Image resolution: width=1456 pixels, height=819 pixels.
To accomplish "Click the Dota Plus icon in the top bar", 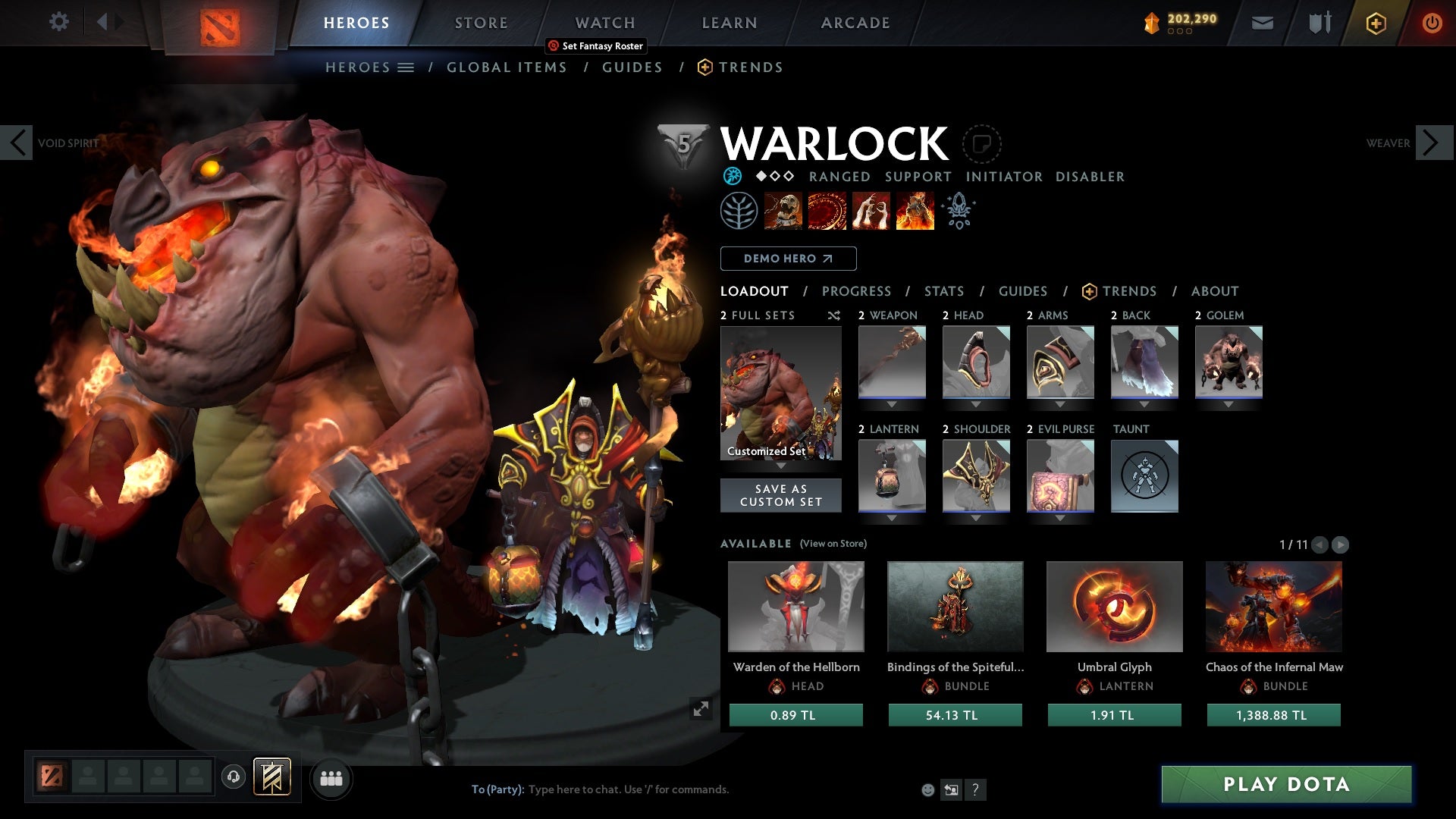I will click(1375, 23).
